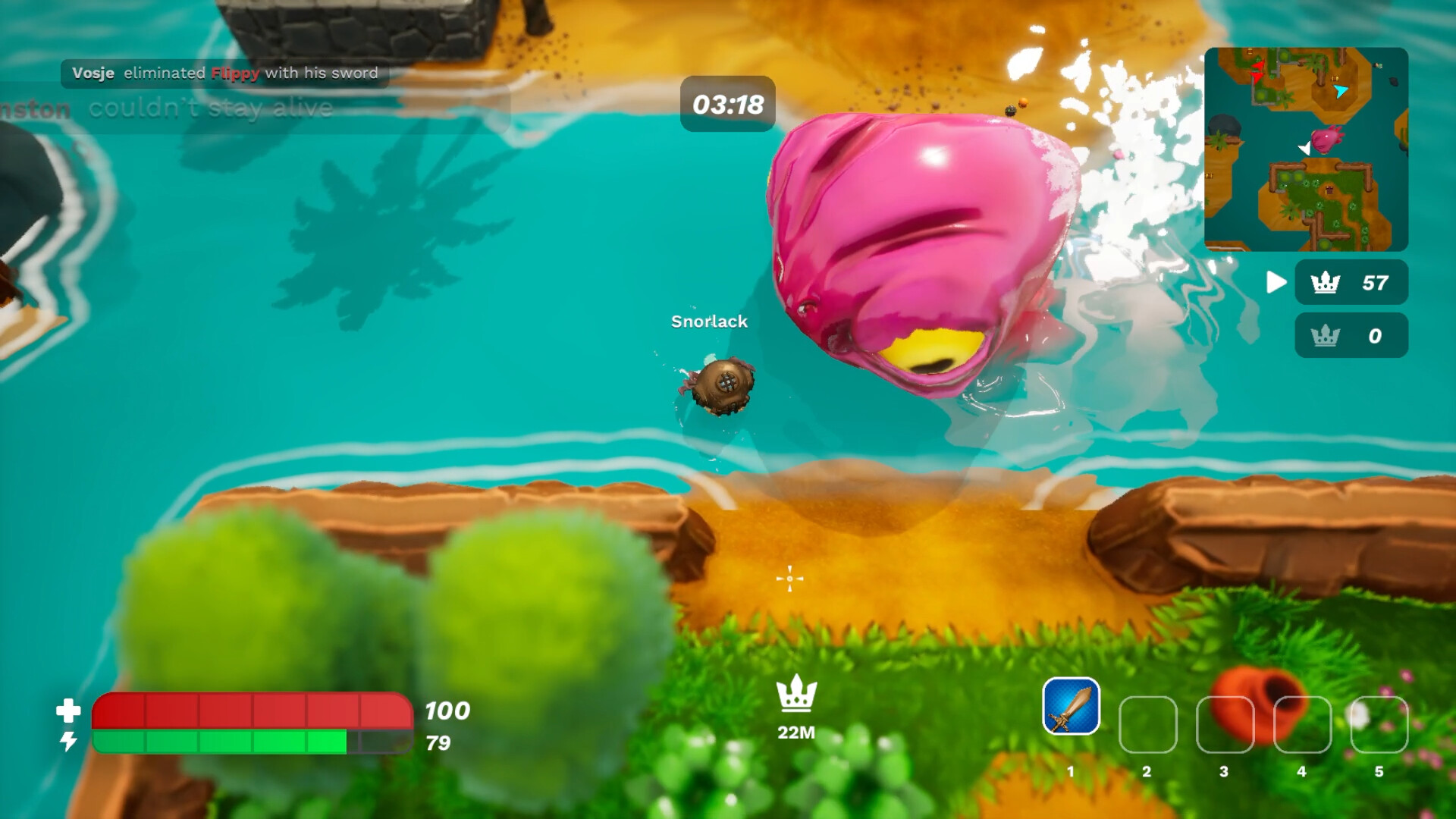Click the red health bar at 100

pyautogui.click(x=250, y=711)
